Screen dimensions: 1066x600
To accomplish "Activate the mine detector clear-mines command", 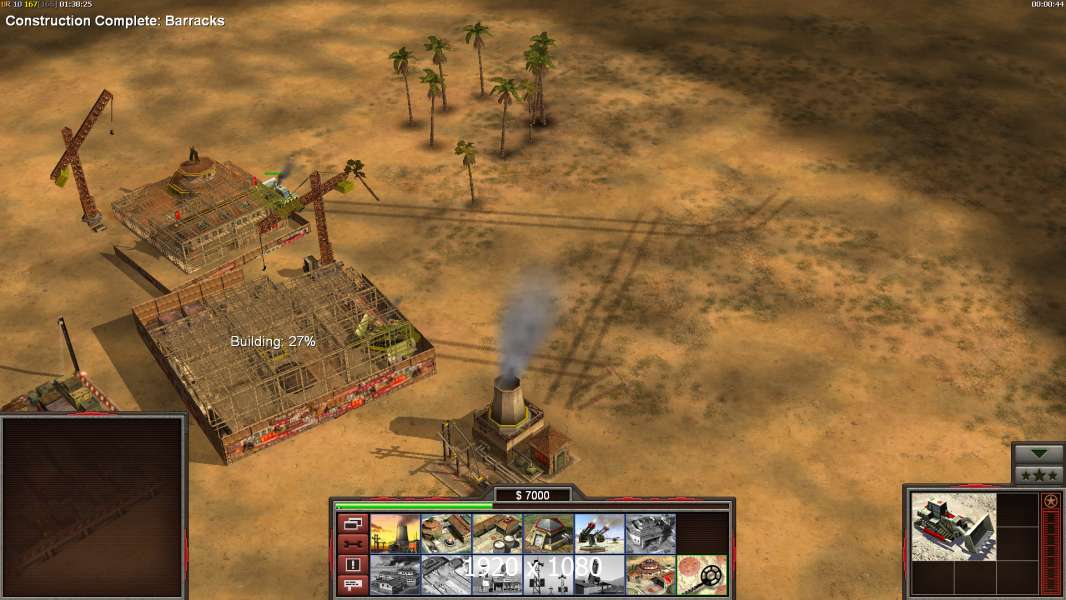I will [x=701, y=575].
